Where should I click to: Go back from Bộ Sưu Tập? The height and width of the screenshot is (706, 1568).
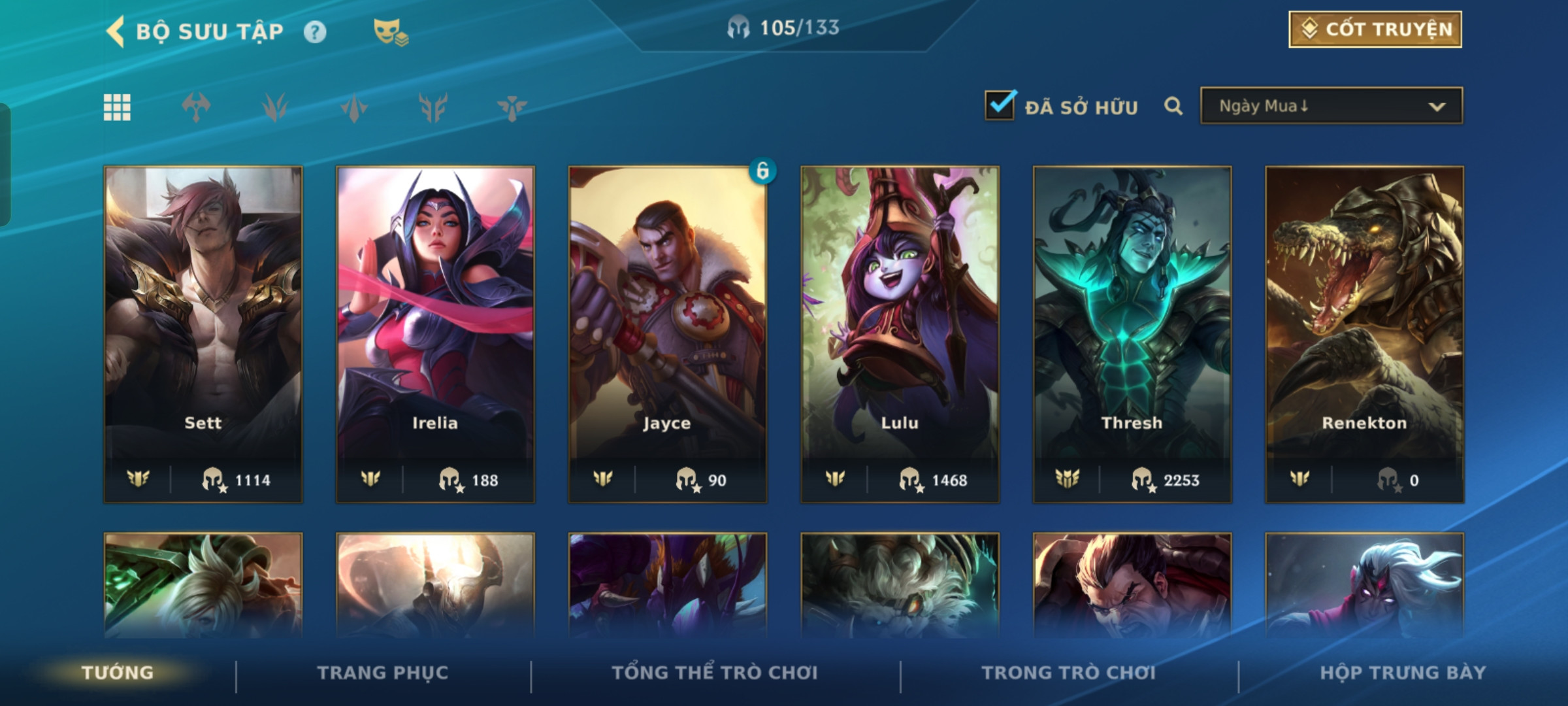click(116, 31)
